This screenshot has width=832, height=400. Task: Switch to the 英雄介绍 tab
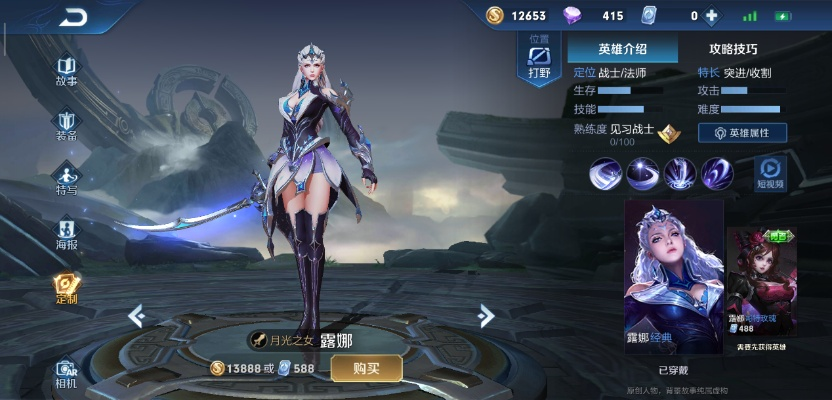pyautogui.click(x=622, y=48)
